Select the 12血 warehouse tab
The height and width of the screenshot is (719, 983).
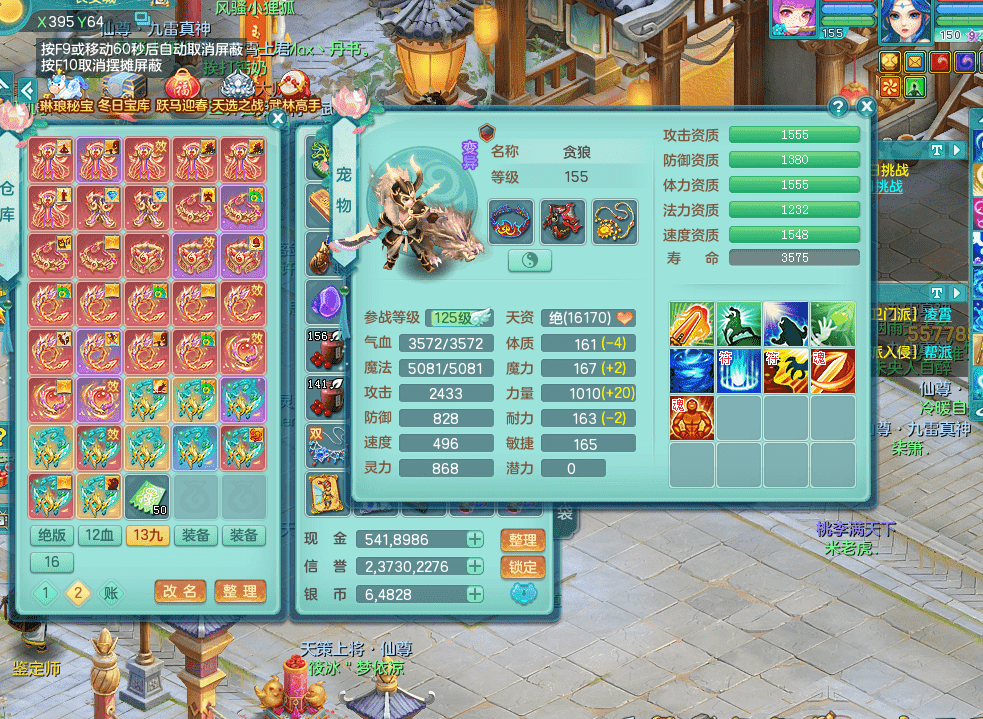pyautogui.click(x=100, y=536)
